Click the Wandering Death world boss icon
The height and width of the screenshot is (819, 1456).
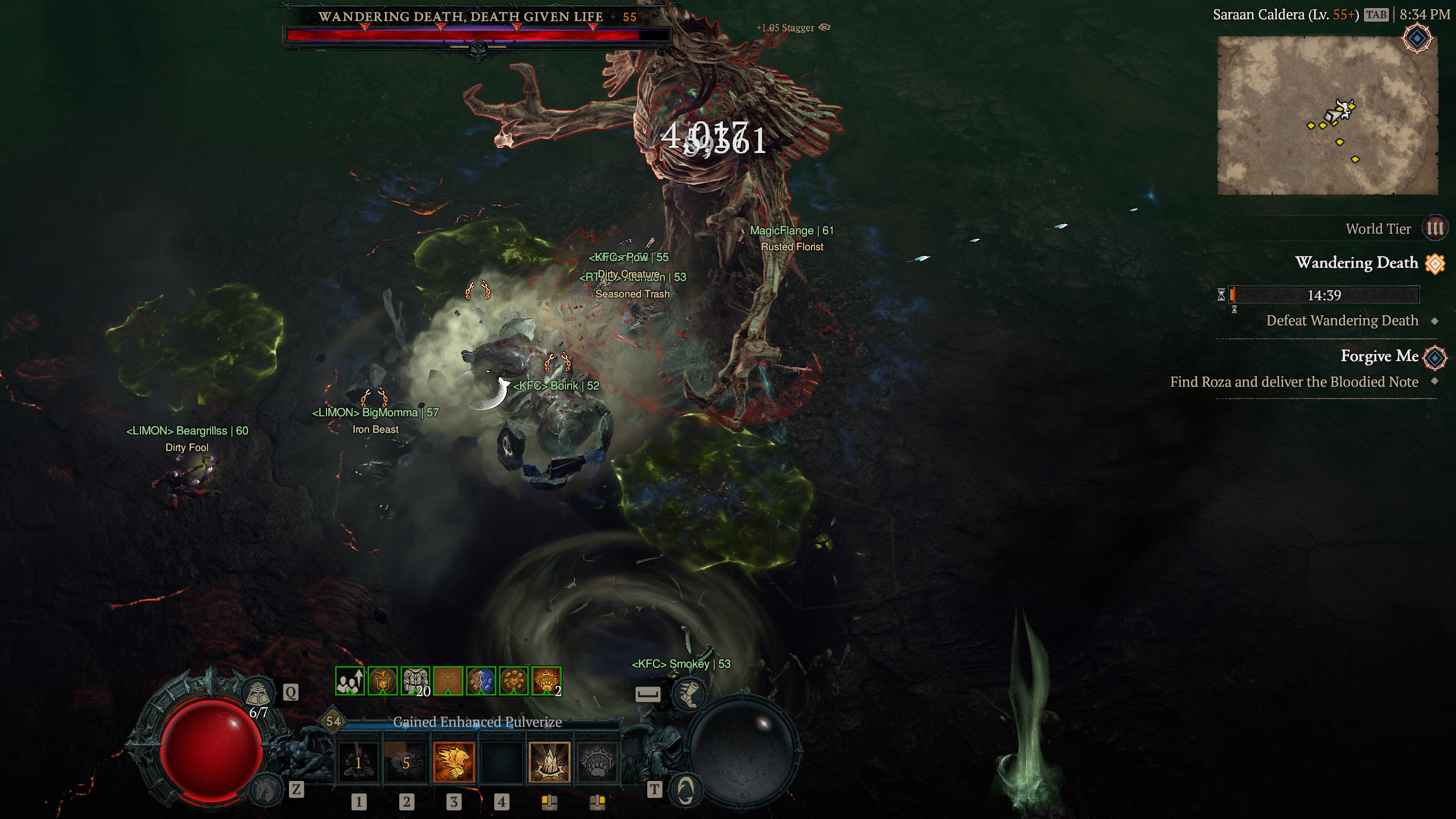1436,263
